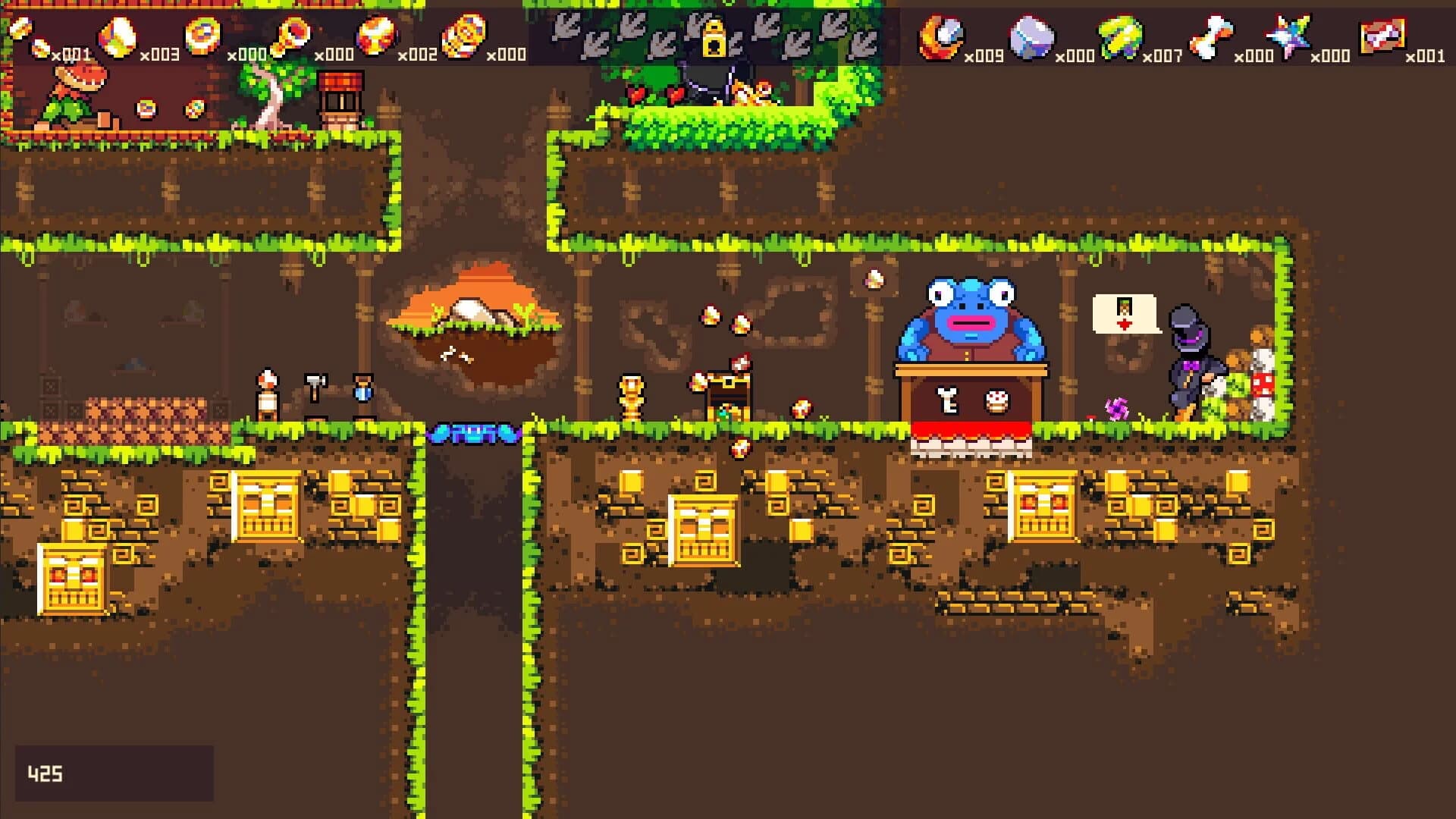Image resolution: width=1456 pixels, height=819 pixels.
Task: Click the golden padlock icon
Action: point(713,39)
